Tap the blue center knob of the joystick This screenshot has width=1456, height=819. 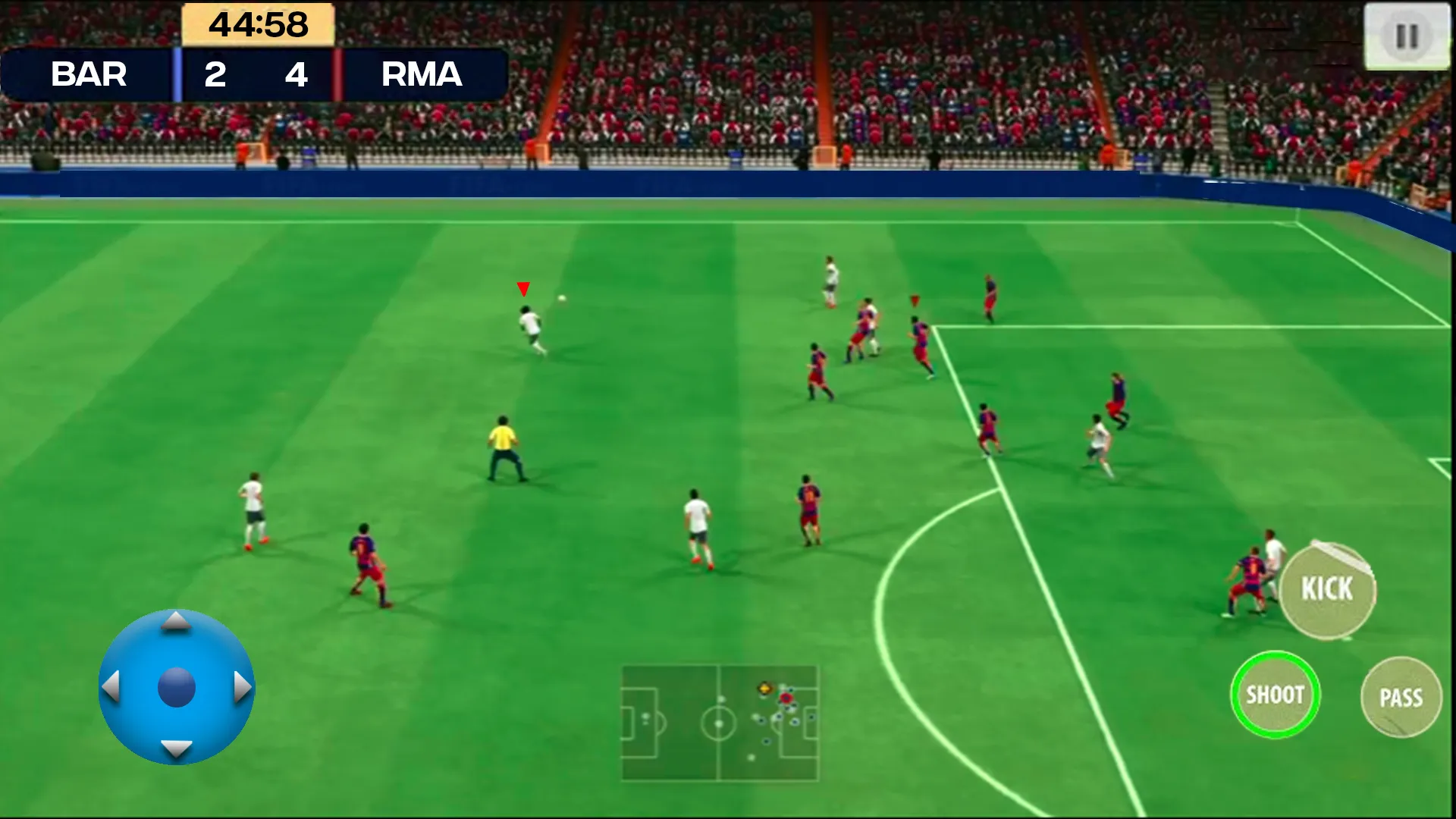176,689
